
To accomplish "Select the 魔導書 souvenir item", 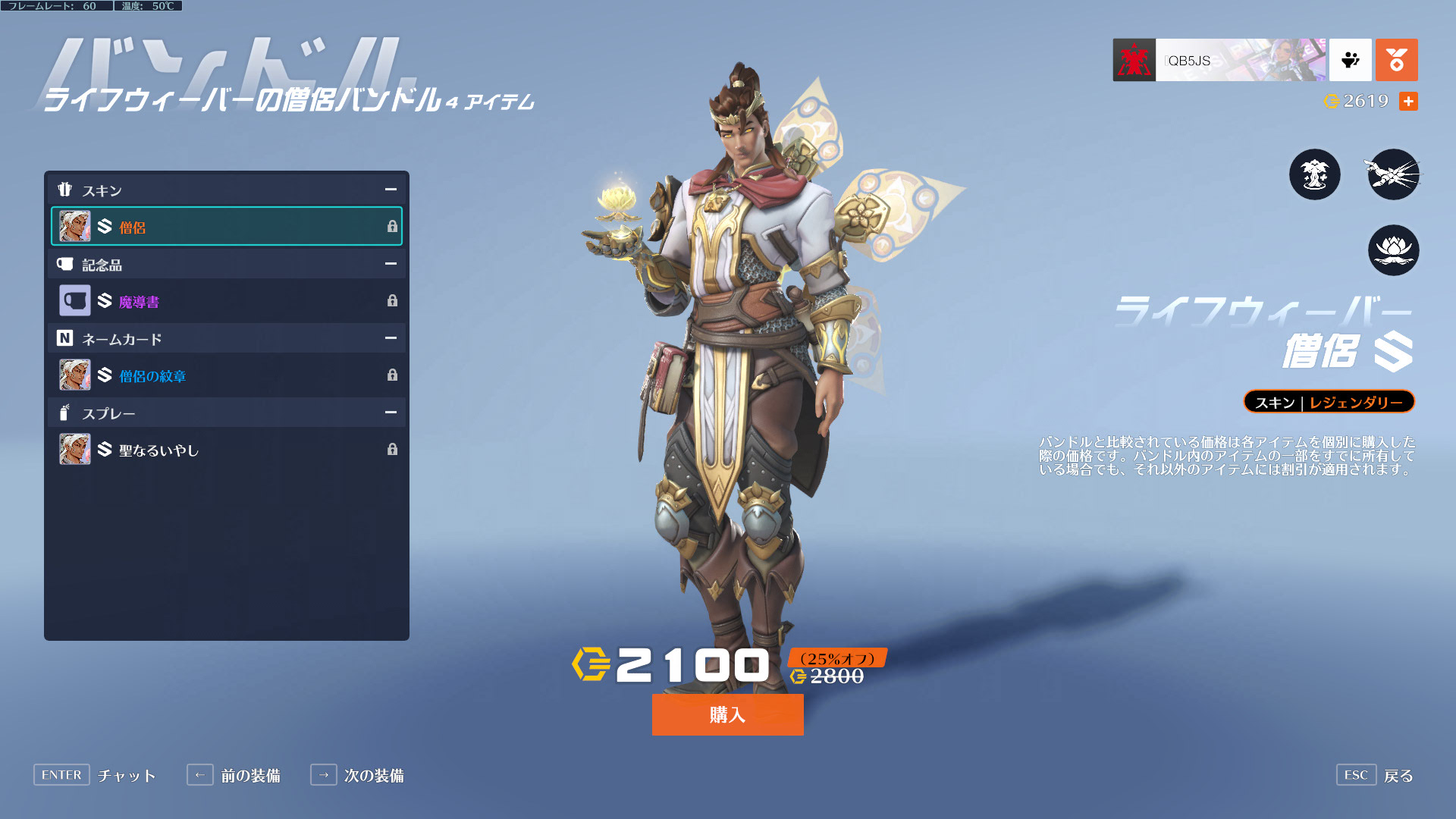I will click(x=226, y=301).
